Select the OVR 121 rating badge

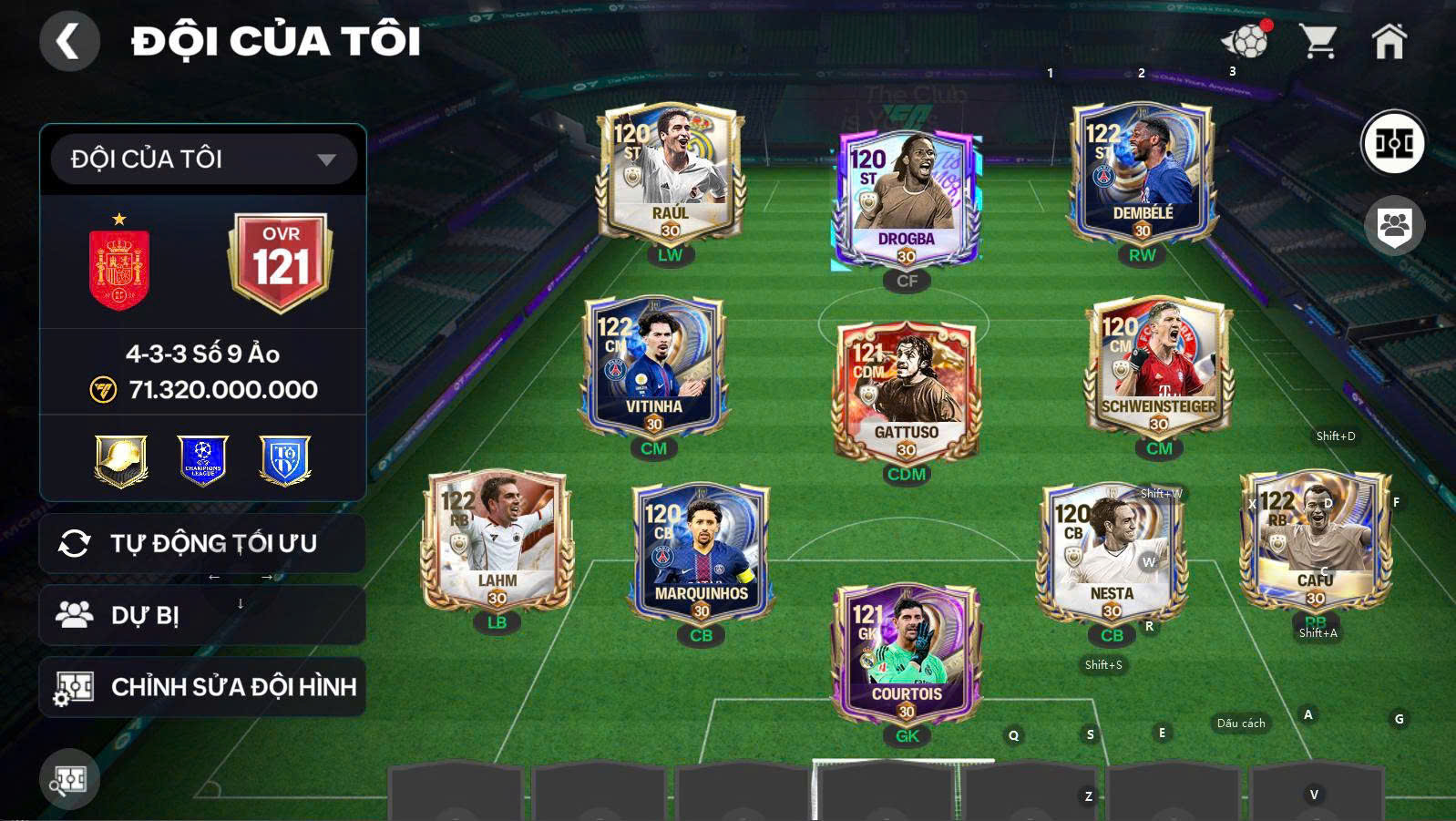point(279,258)
